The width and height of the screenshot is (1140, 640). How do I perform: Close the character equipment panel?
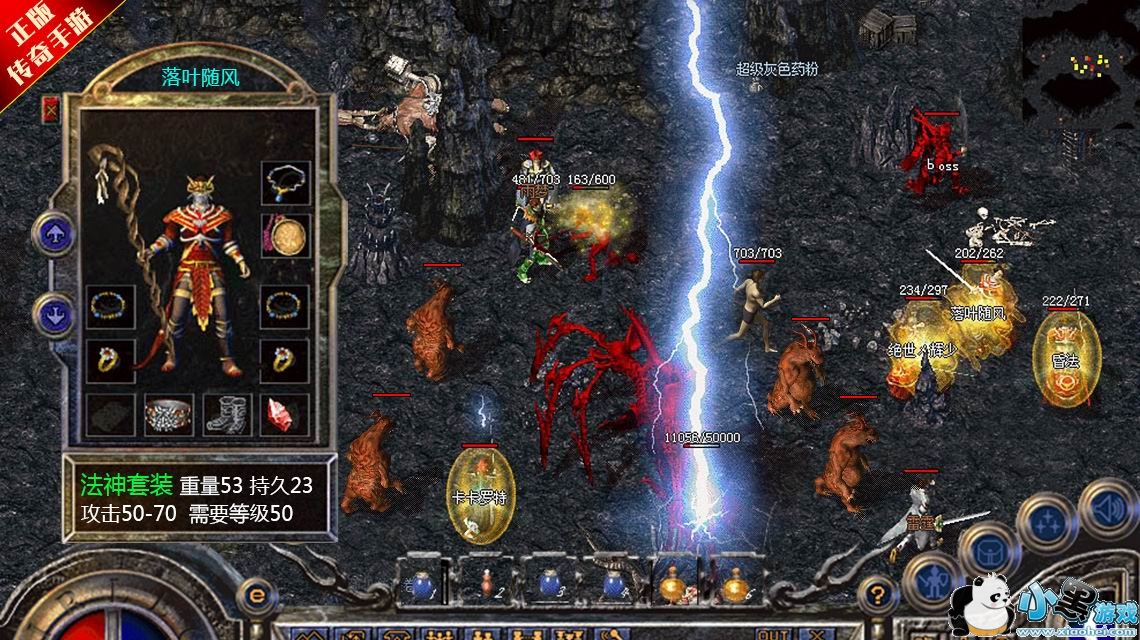[x=50, y=109]
